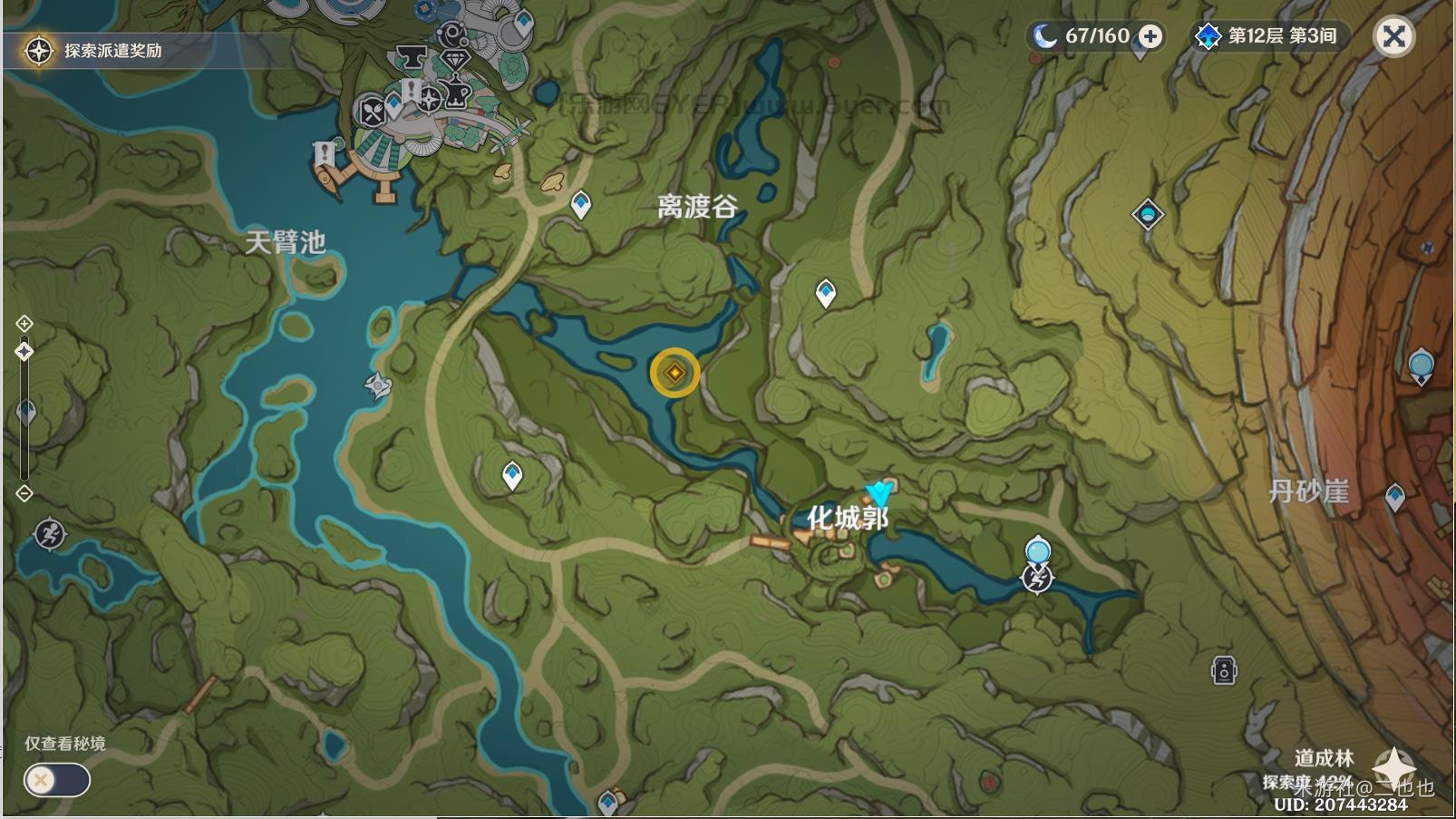The height and width of the screenshot is (819, 1456).
Task: Select the Adventurers' Guild compass icon
Action: point(429,99)
